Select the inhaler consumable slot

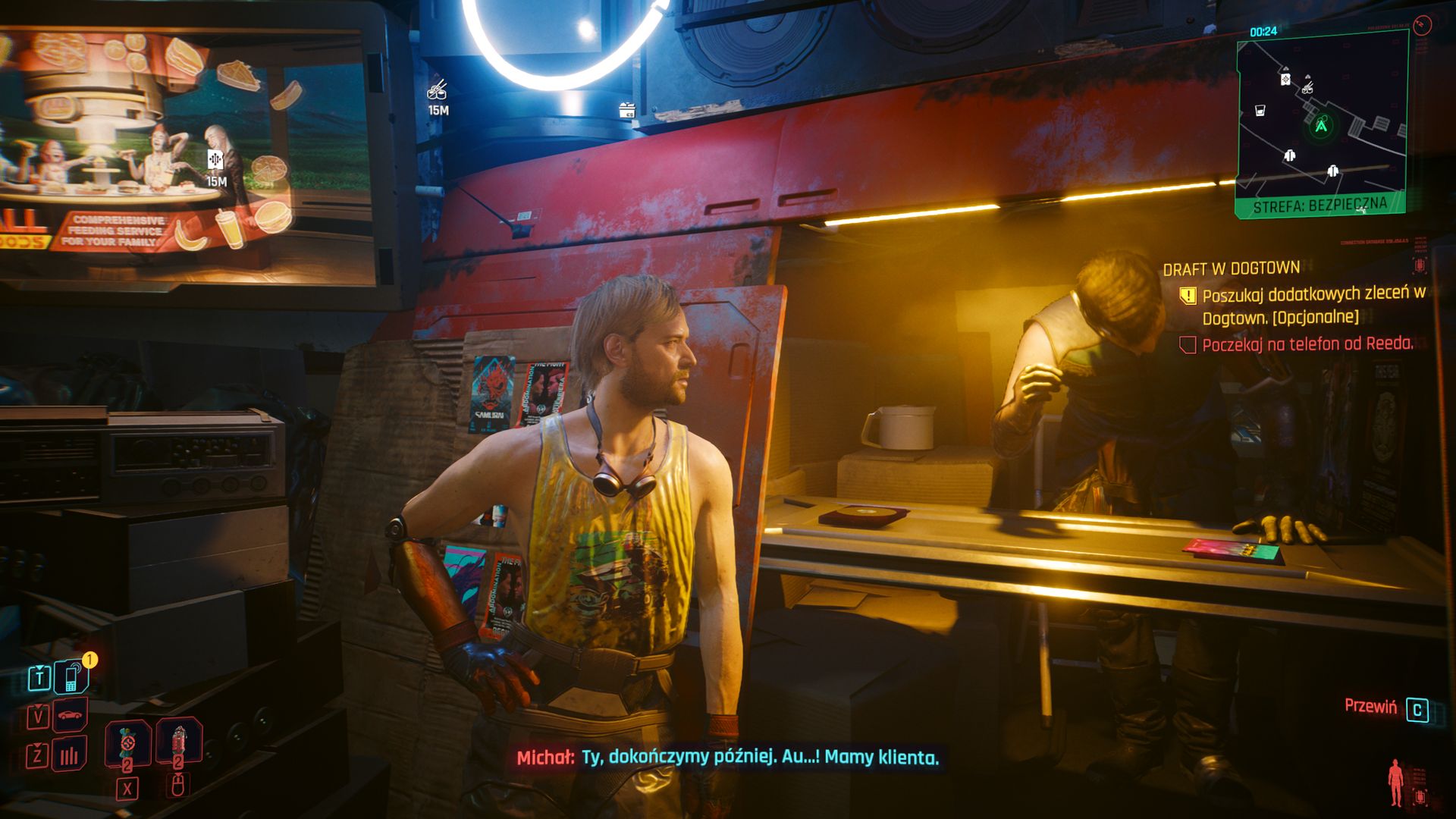pos(127,743)
